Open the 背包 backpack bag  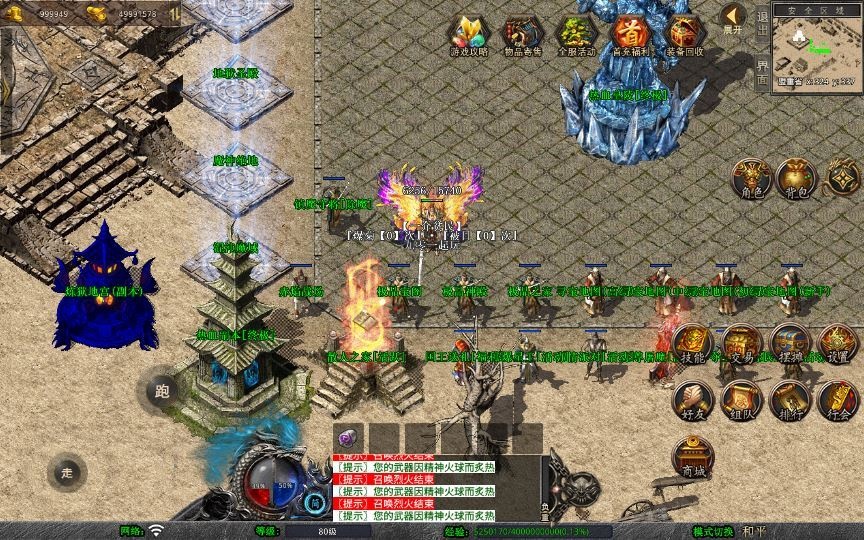click(x=795, y=178)
